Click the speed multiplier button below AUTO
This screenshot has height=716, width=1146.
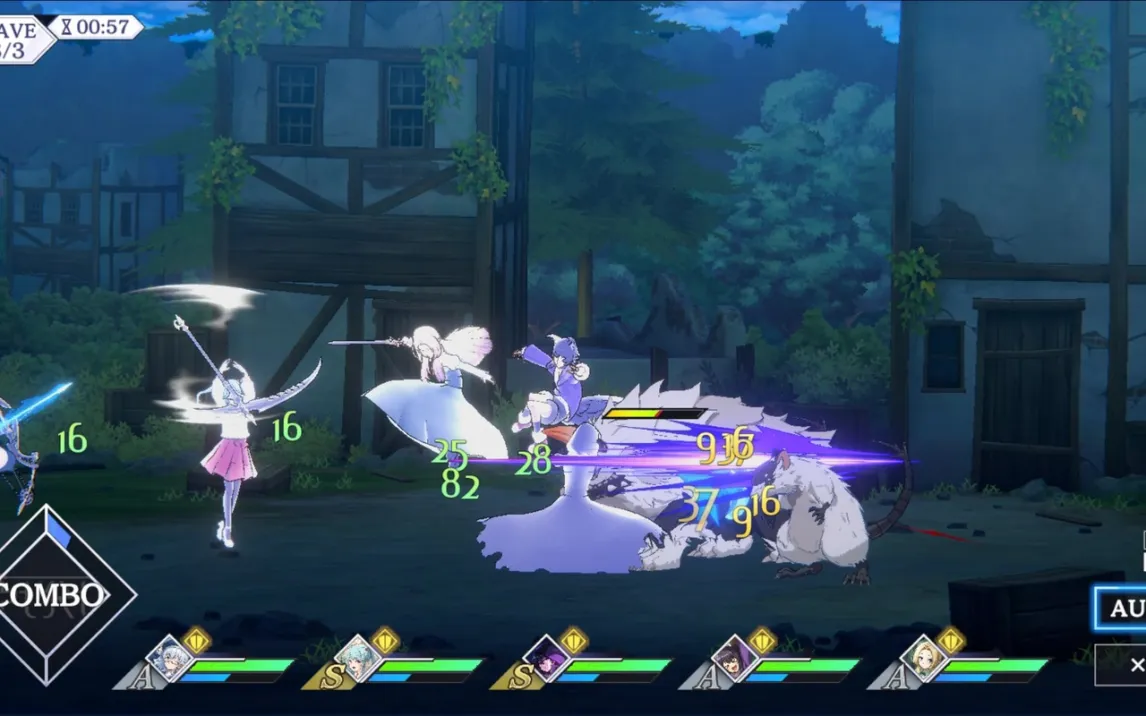coord(1123,664)
